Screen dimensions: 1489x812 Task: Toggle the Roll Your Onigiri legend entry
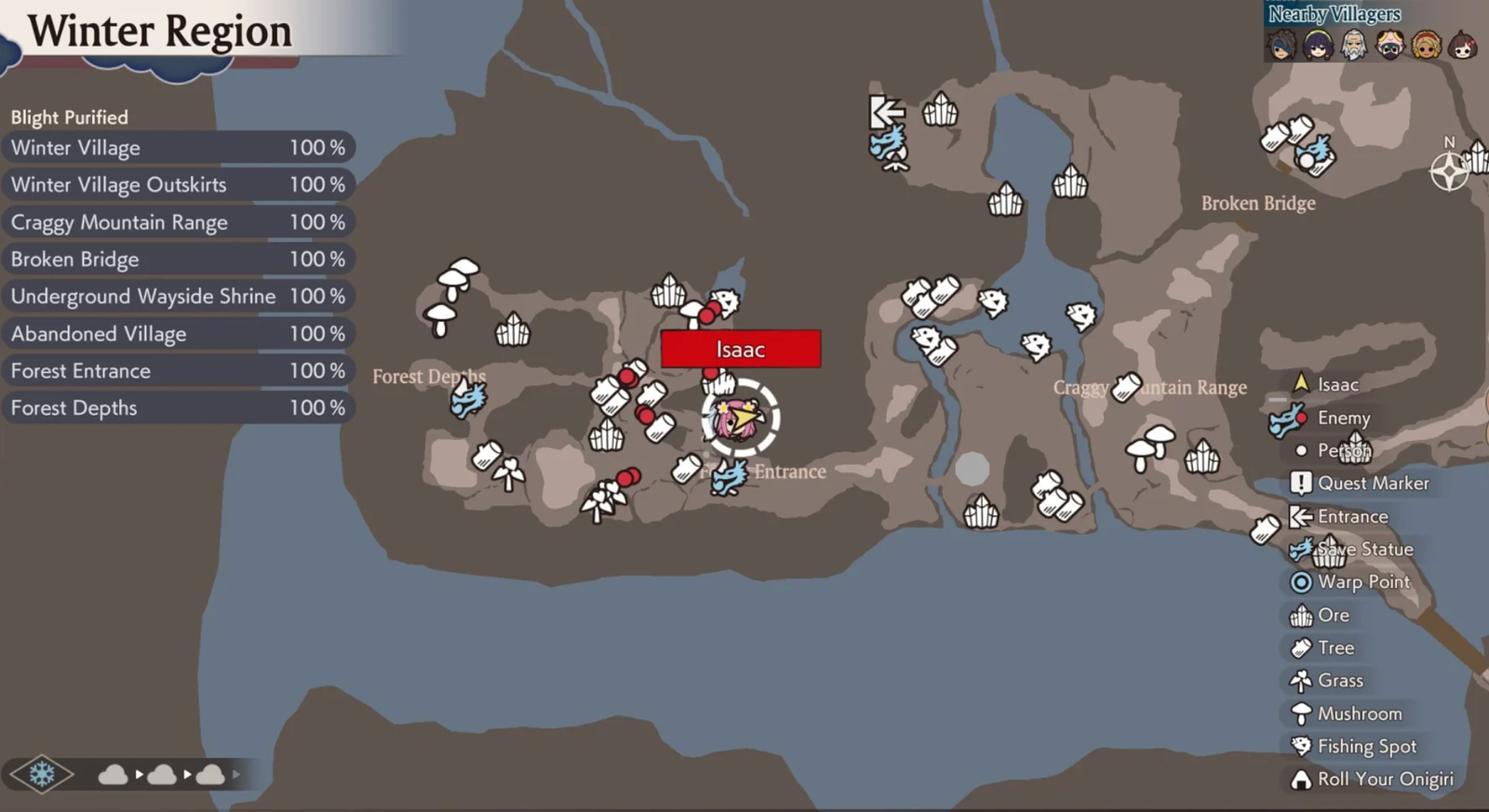pos(1384,779)
